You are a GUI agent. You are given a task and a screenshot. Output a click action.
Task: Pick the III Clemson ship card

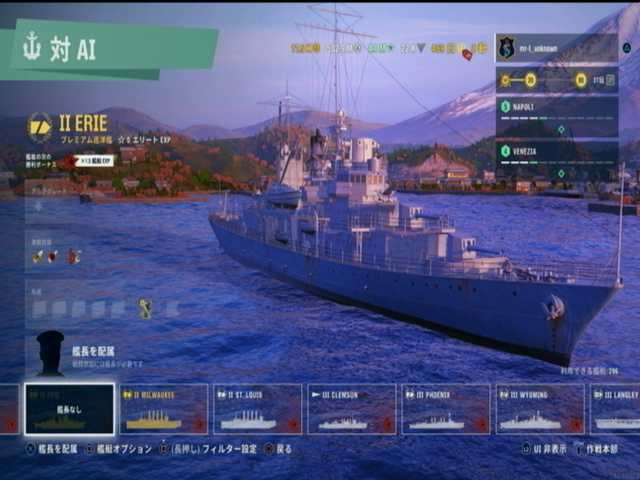pyautogui.click(x=352, y=410)
